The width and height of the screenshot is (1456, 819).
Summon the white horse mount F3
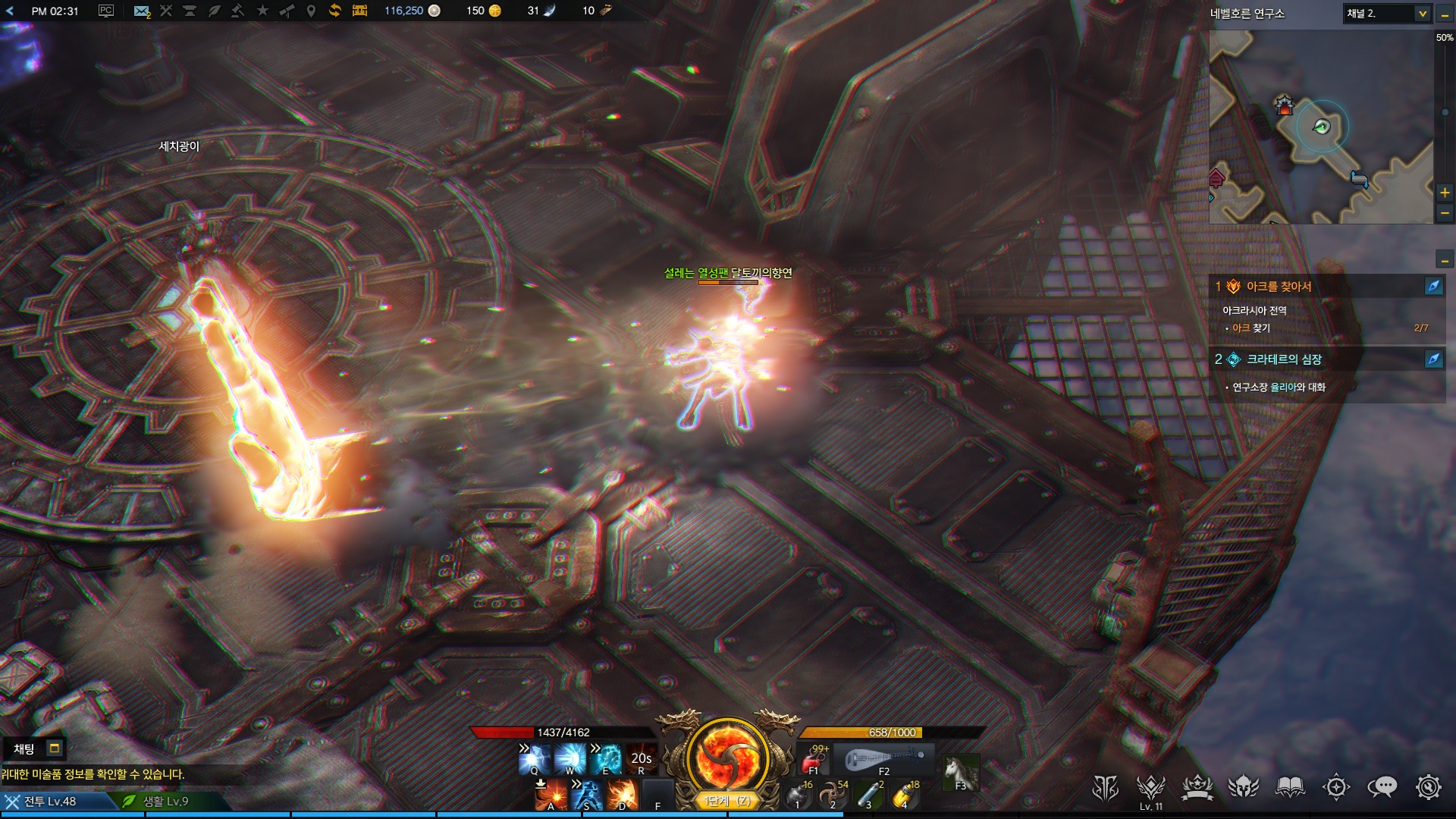coord(960,773)
